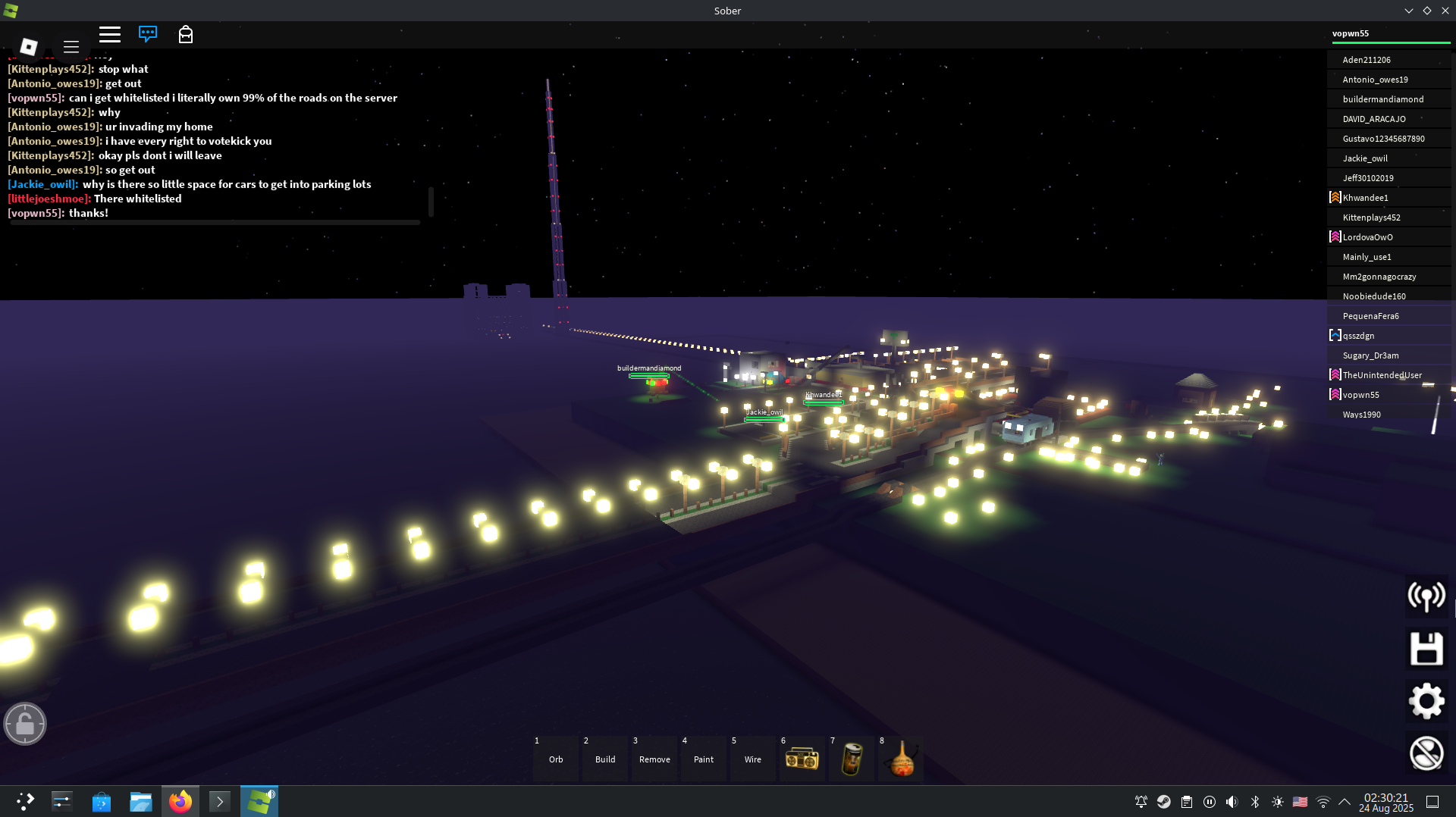This screenshot has height=817, width=1456.
Task: Select the Paint tool
Action: tap(704, 758)
